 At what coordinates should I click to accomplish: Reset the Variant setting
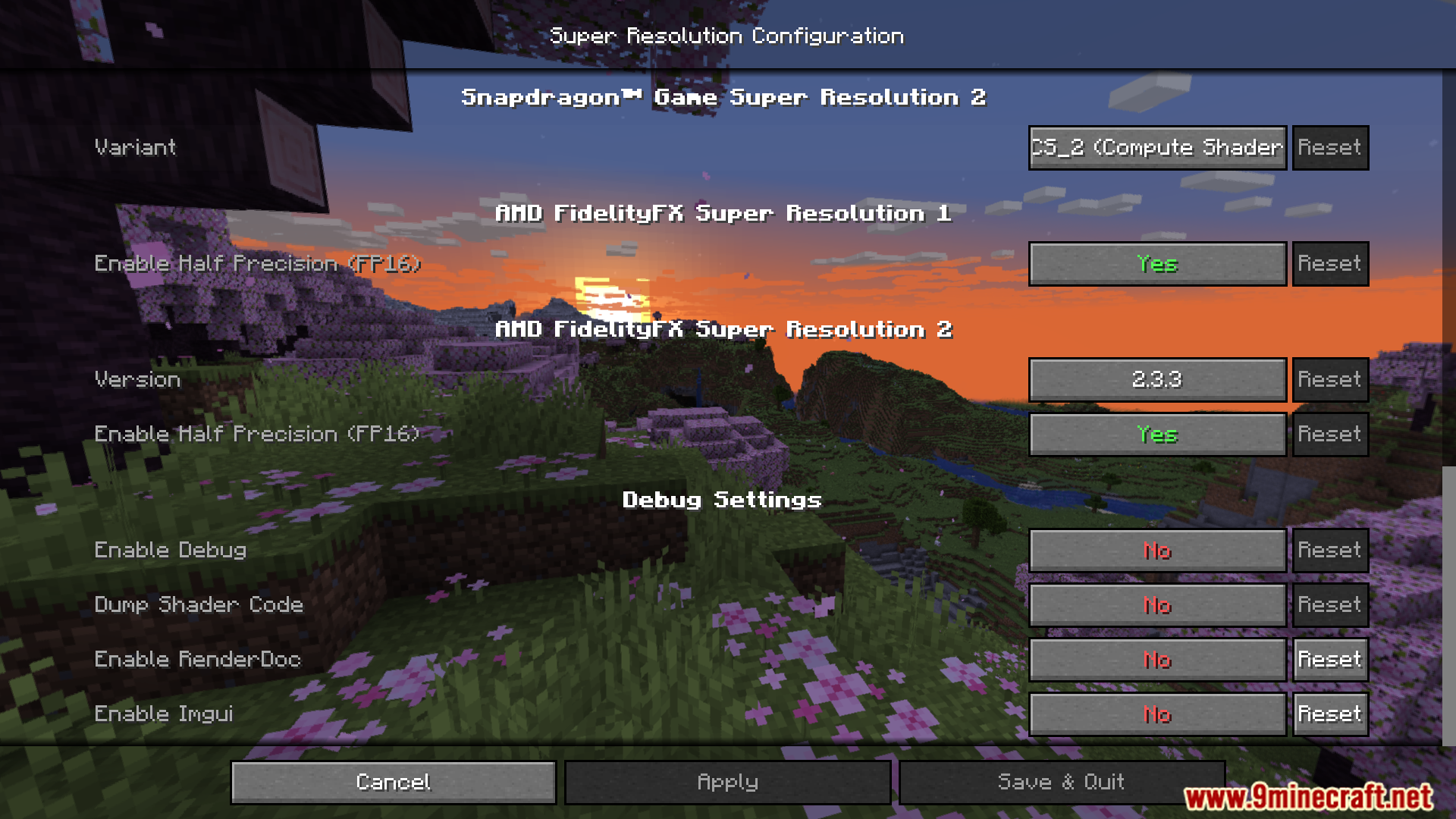click(1329, 147)
